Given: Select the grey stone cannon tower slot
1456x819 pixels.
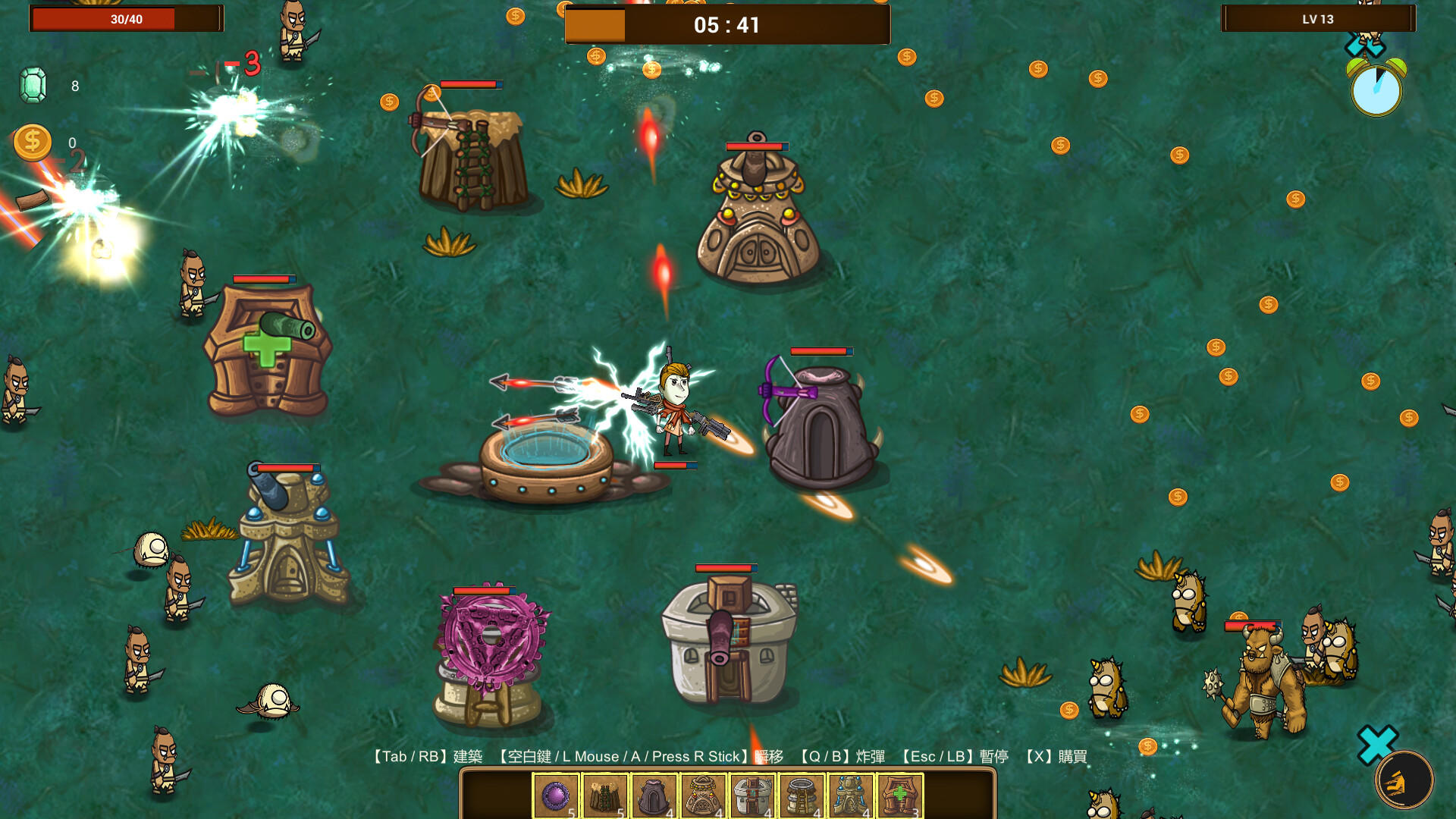Looking at the screenshot, I should click(752, 795).
